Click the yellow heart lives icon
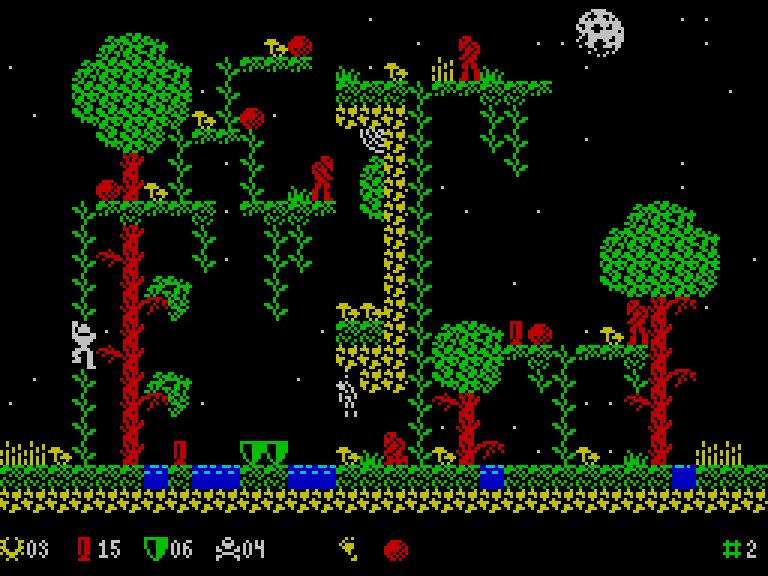The image size is (768, 576). click(12, 549)
